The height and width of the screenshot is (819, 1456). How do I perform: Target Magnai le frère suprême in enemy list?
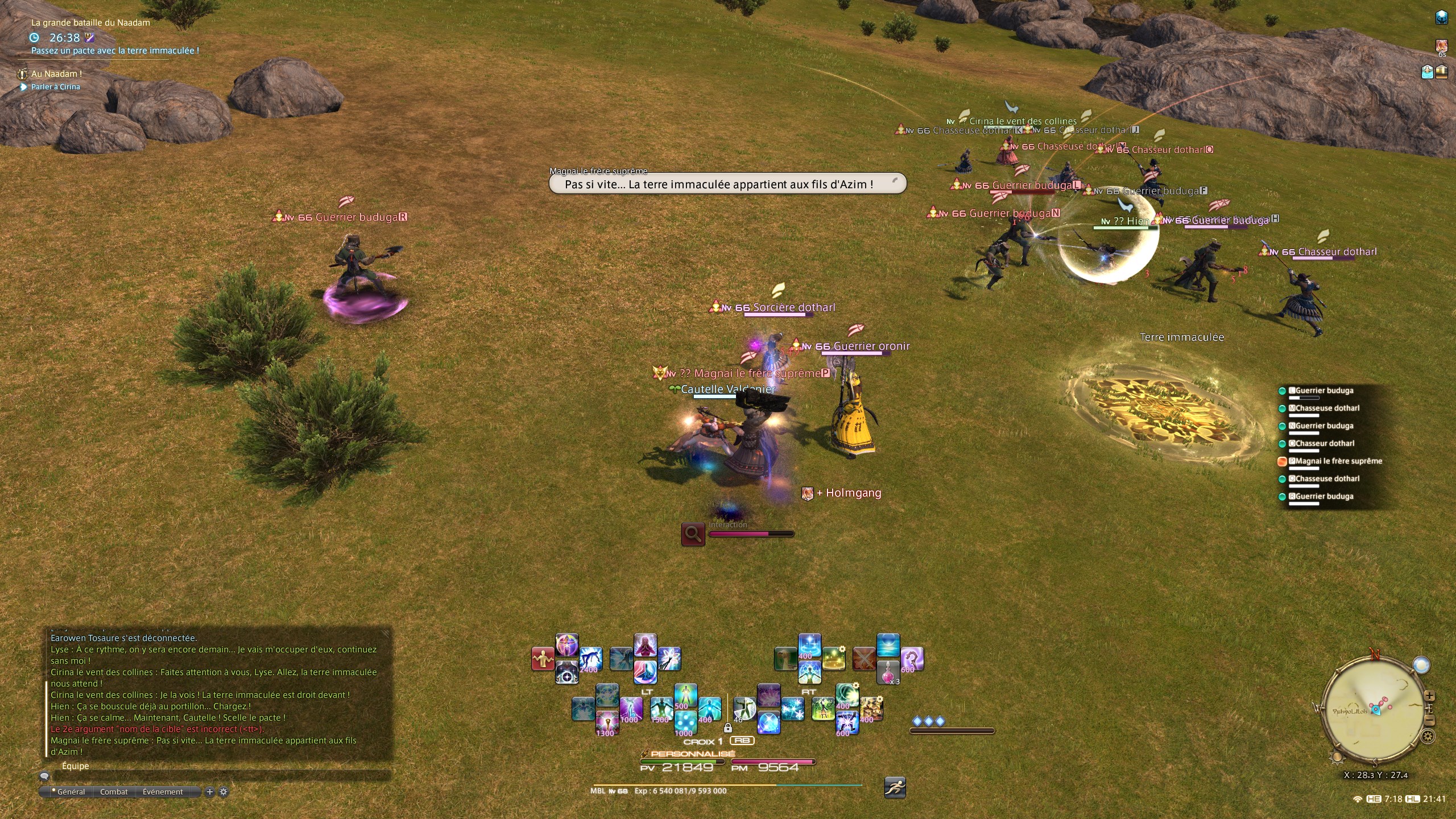tap(1338, 461)
